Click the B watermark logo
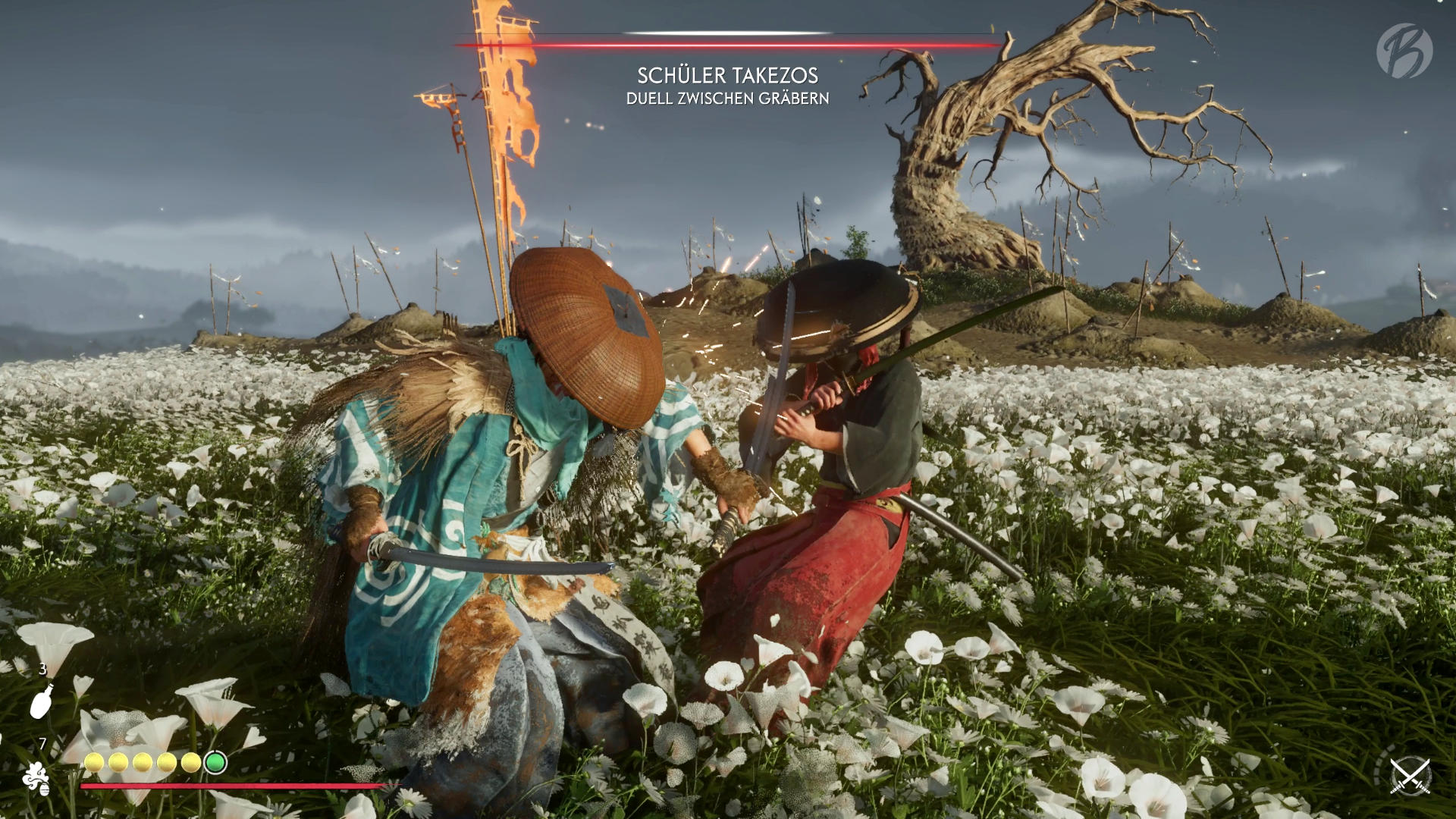Viewport: 1456px width, 819px height. click(x=1404, y=50)
